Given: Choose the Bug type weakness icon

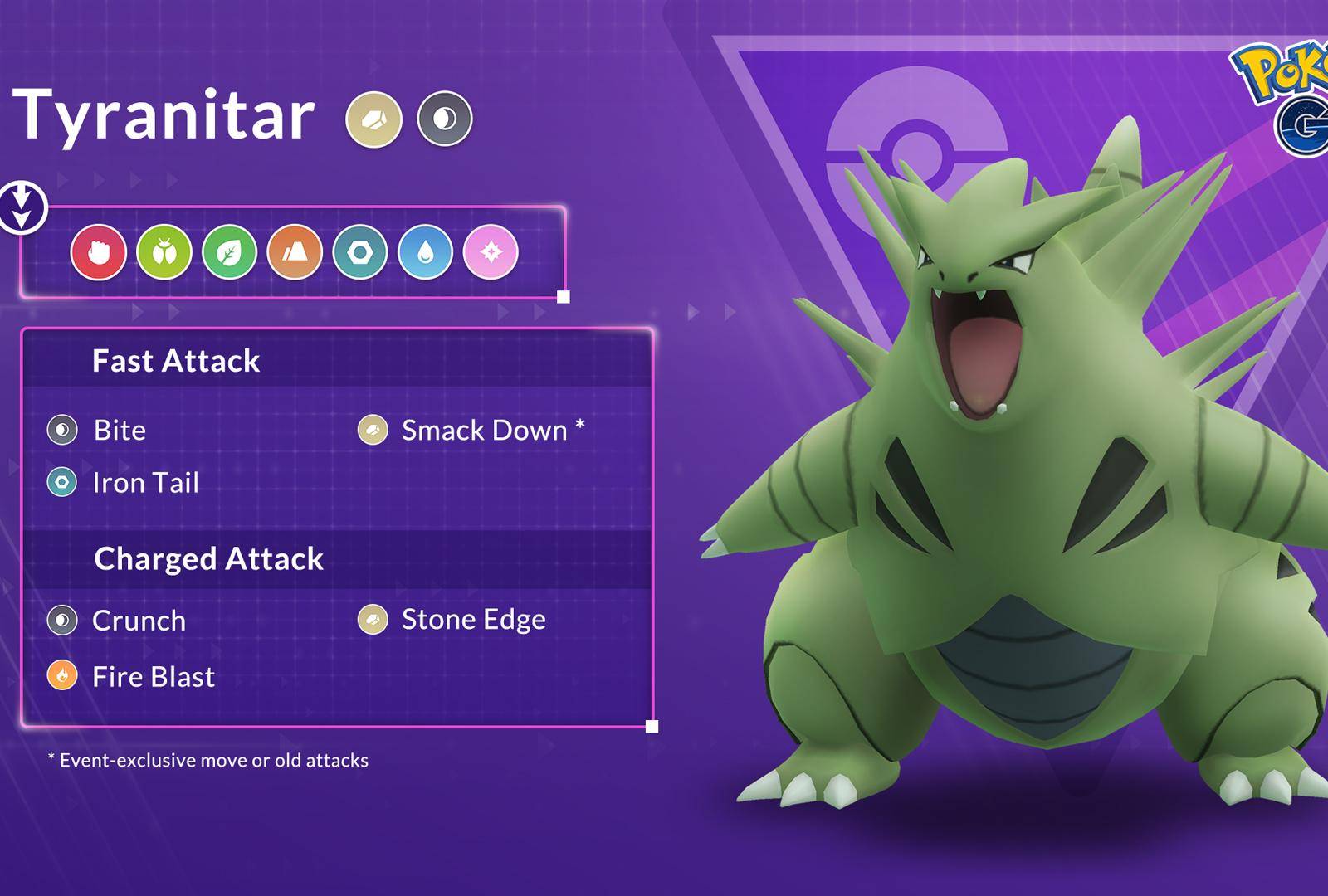Looking at the screenshot, I should 164,252.
